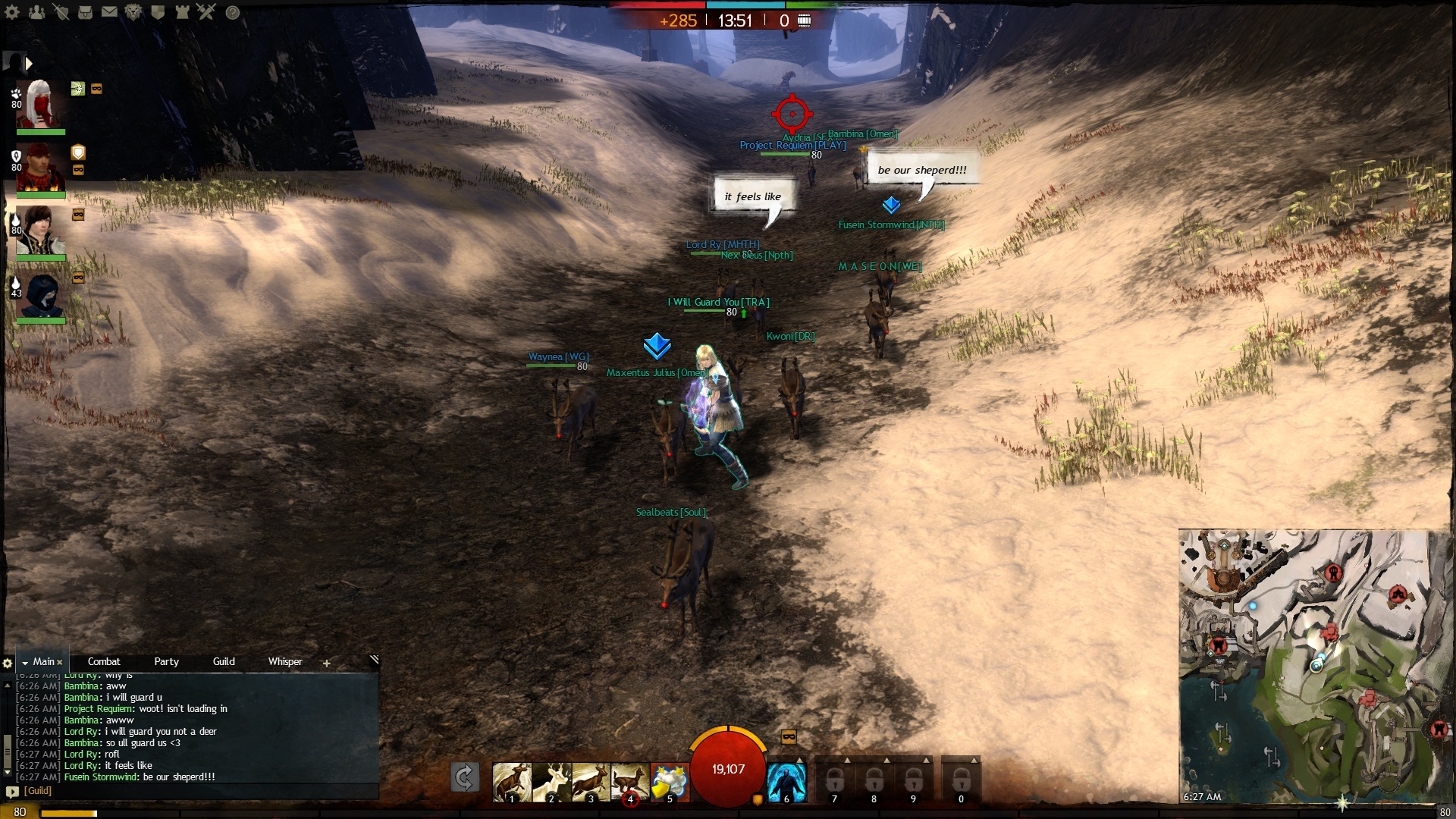Open the gear-shaped game menu
This screenshot has height=819, width=1456.
click(x=12, y=12)
